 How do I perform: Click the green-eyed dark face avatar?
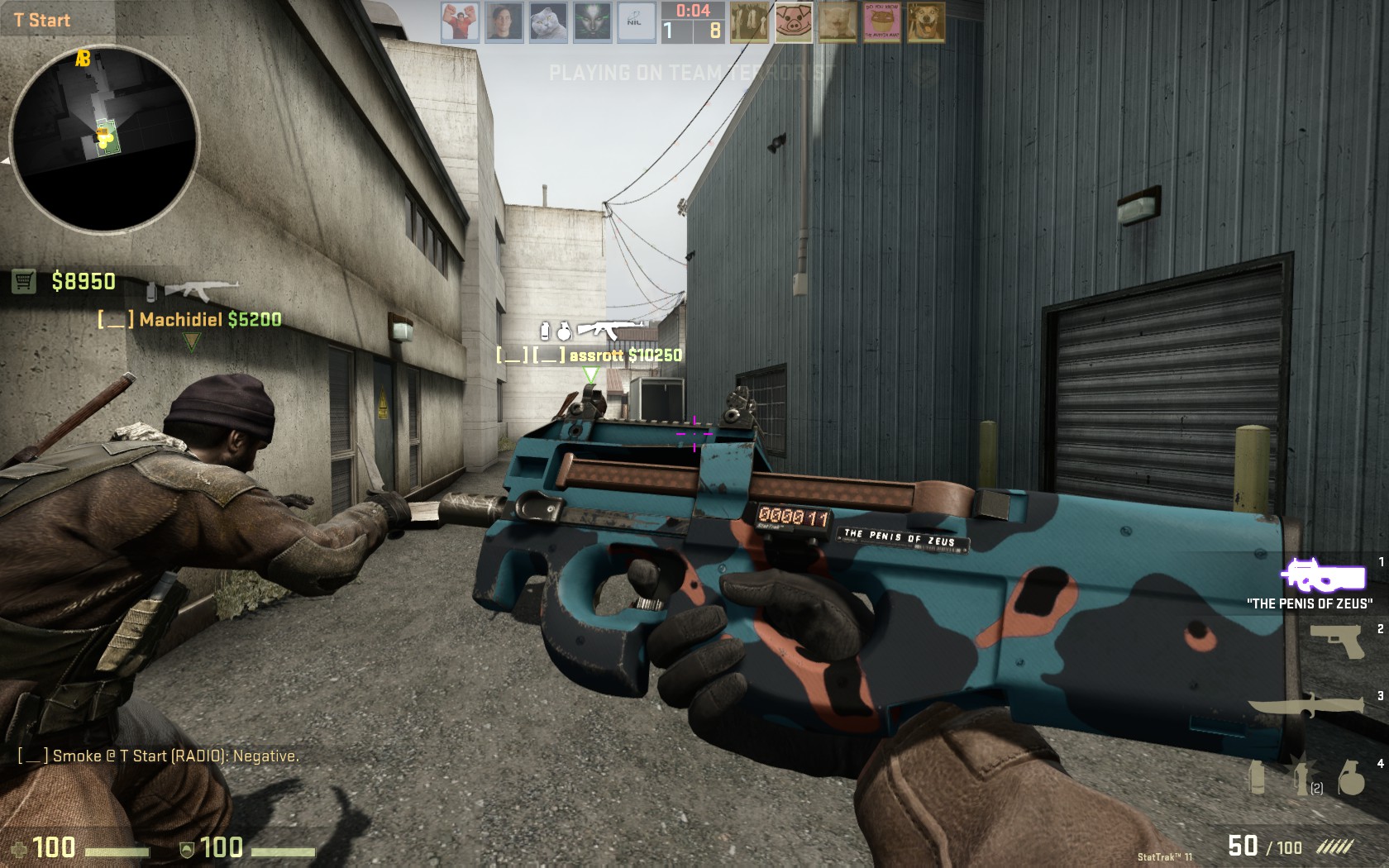tap(592, 22)
